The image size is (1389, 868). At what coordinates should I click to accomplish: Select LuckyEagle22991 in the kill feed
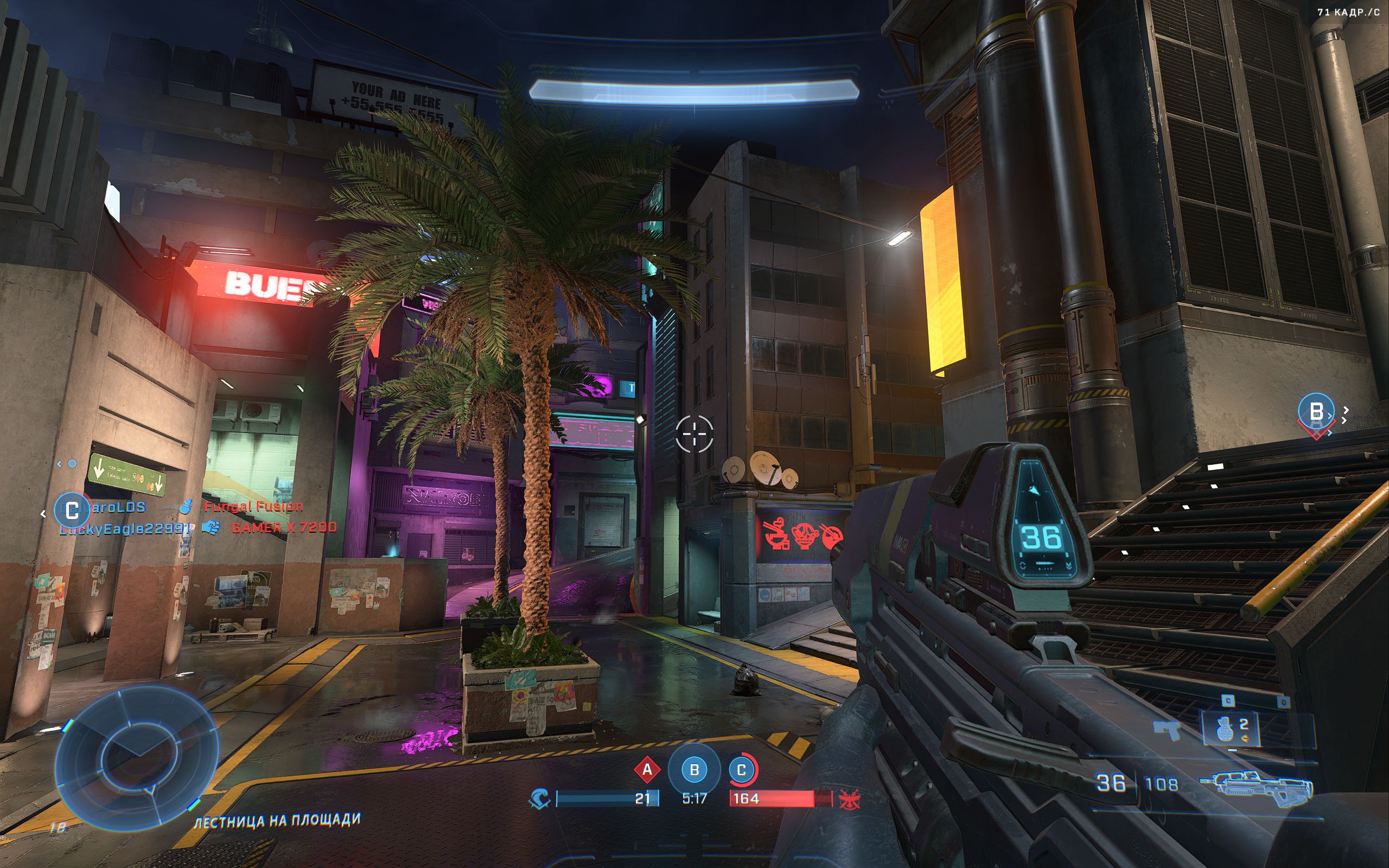coord(124,529)
